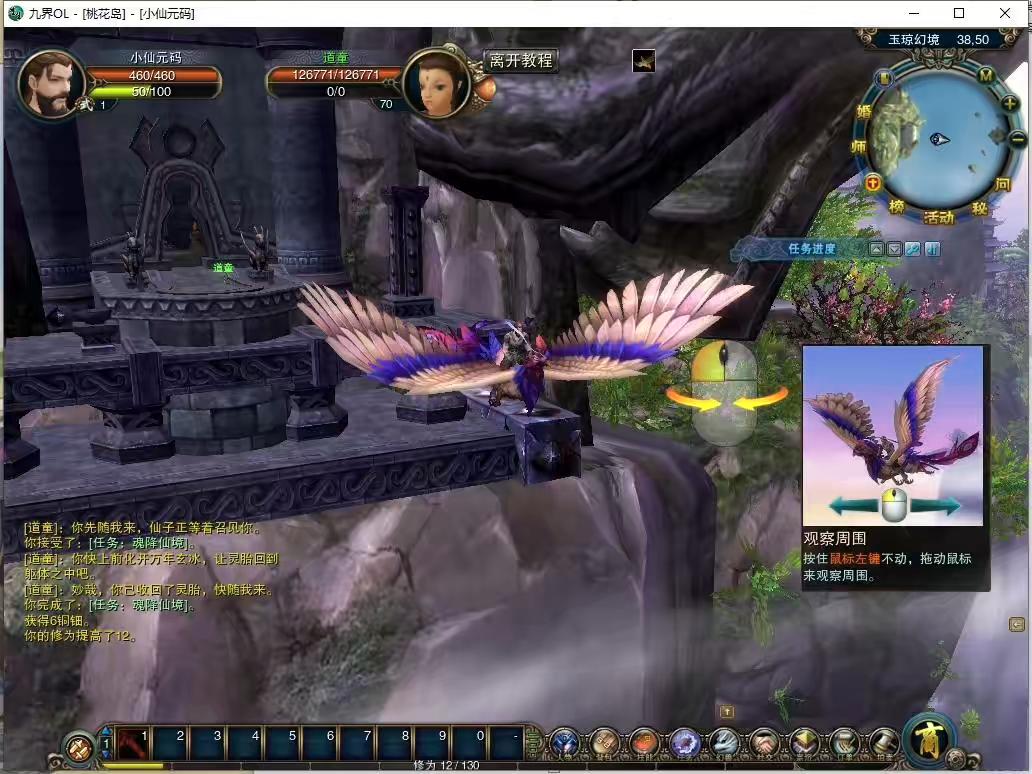The image size is (1032, 774).
Task: Open the handshake social icon on bottom bar
Action: [x=764, y=743]
